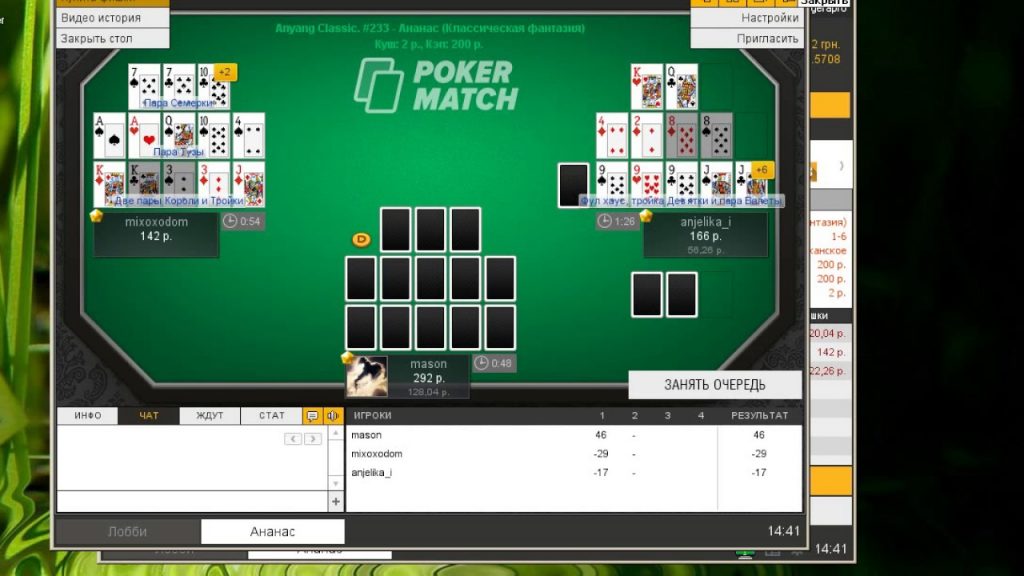Click mixoxodom's player name plate
This screenshot has height=576, width=1024.
pyautogui.click(x=156, y=230)
